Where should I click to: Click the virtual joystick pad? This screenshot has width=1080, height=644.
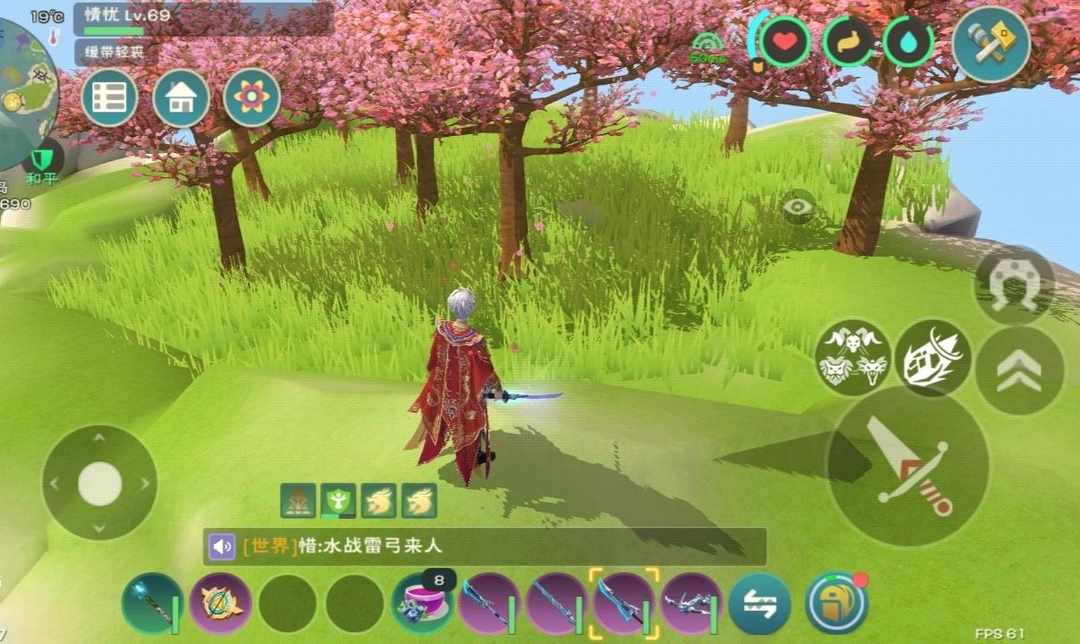coord(99,483)
